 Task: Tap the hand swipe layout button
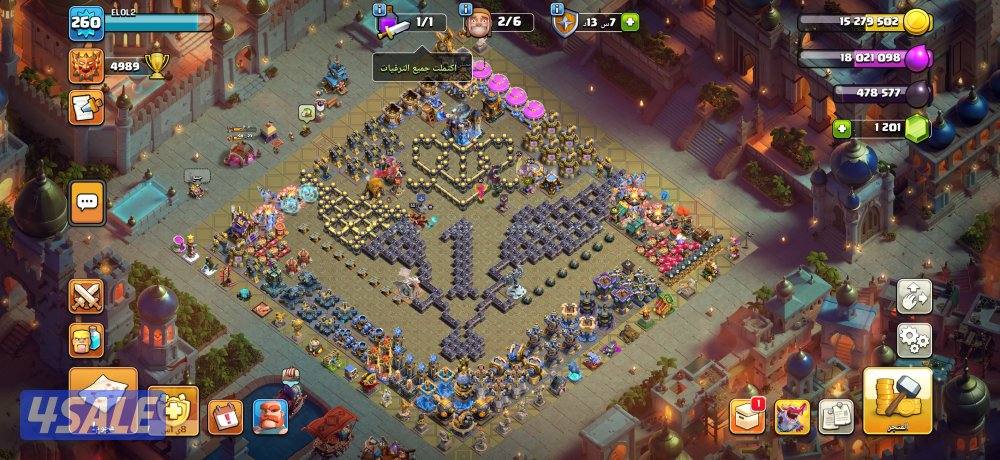(914, 296)
